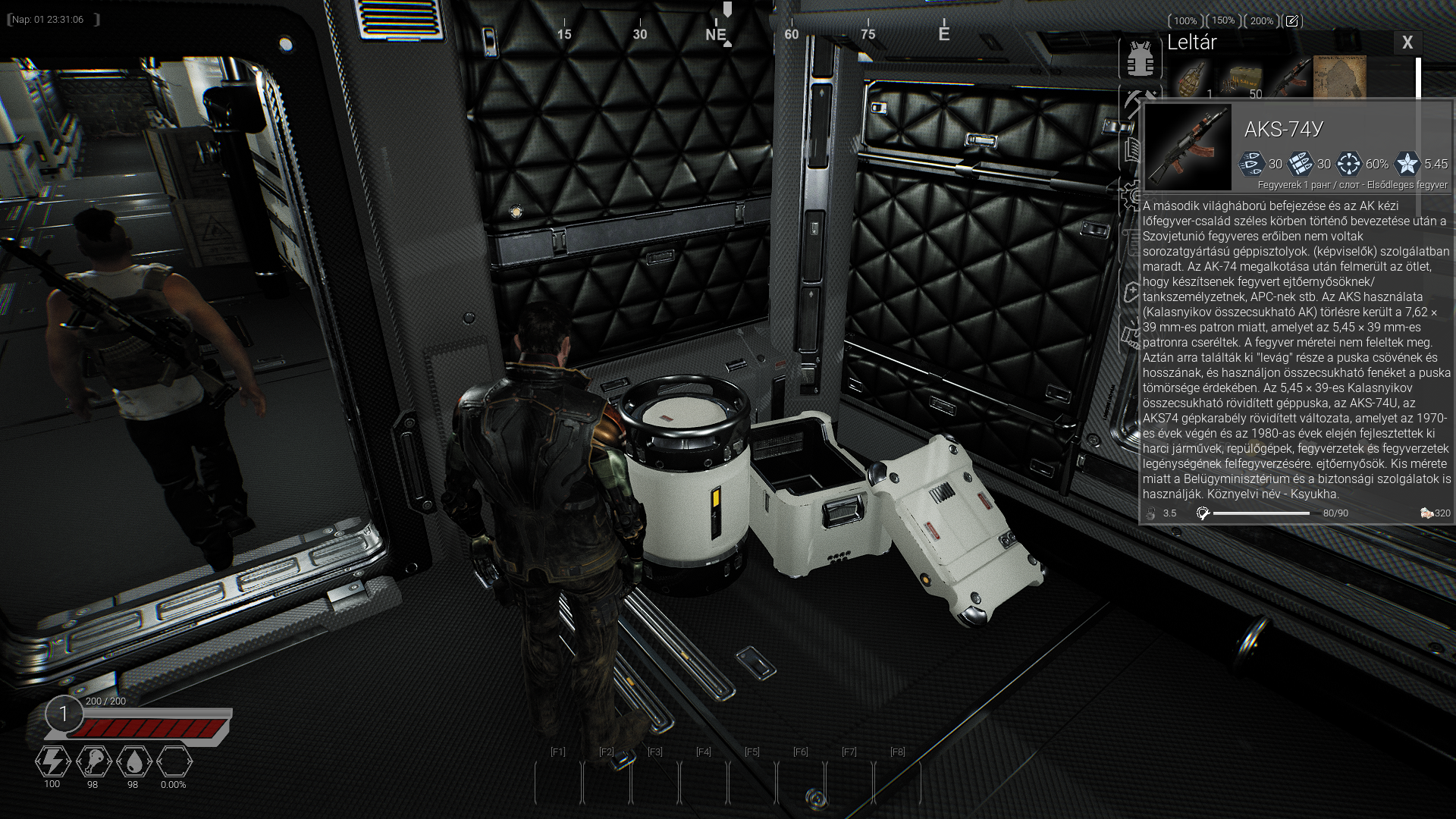Viewport: 1456px width, 819px height.
Task: Switch to the crossed pickaxes tab
Action: 1137,100
